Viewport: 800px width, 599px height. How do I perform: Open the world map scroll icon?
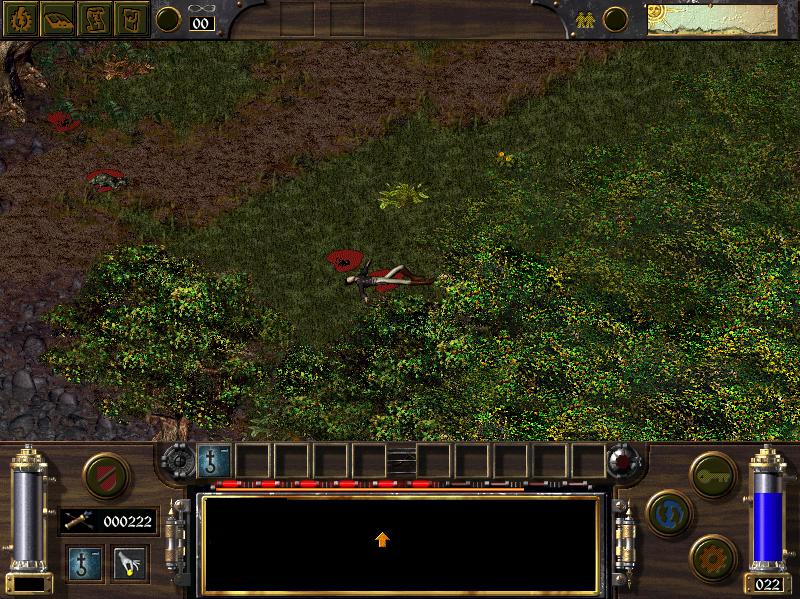point(95,19)
